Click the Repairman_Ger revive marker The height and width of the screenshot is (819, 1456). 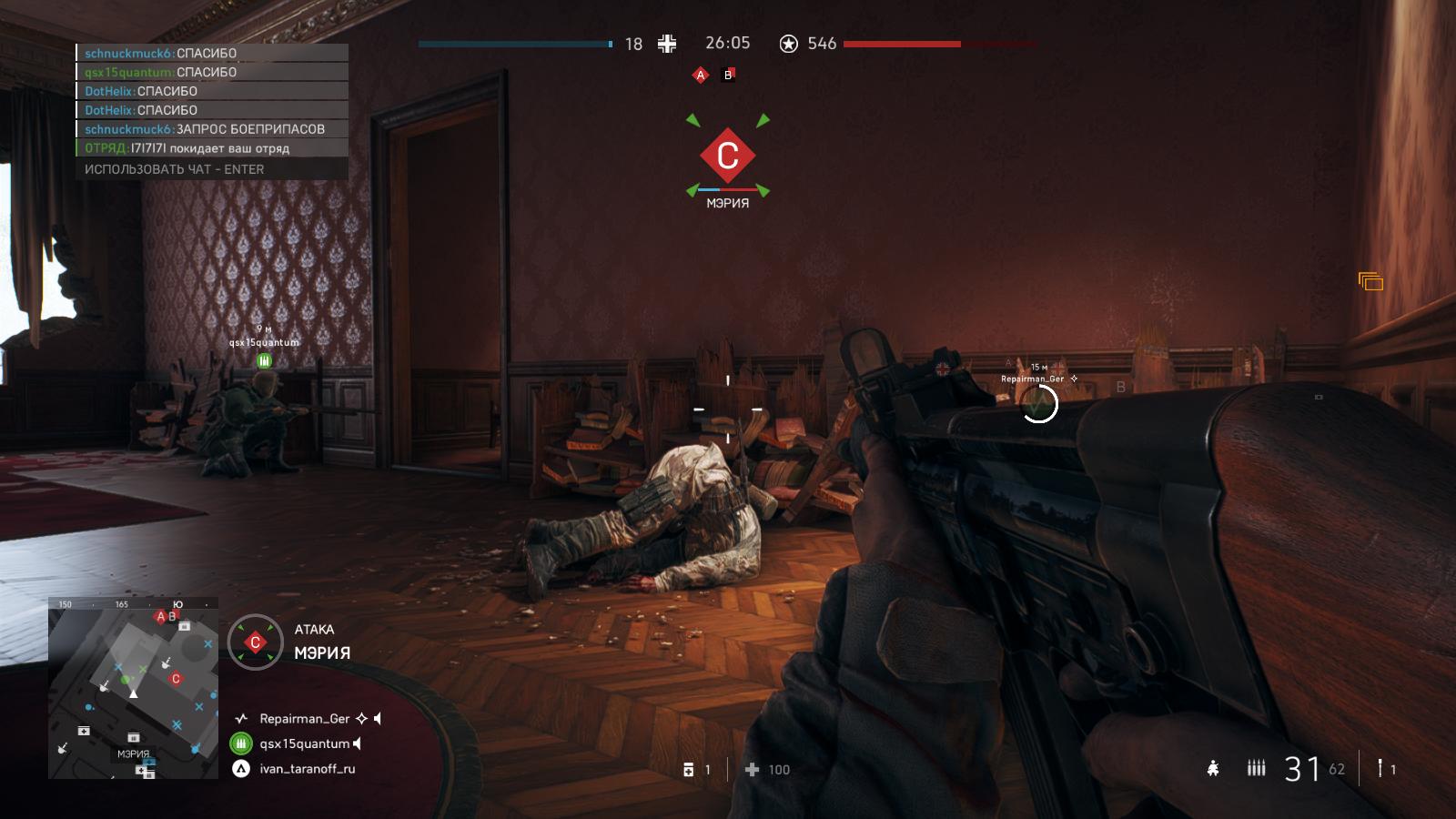tap(1038, 403)
